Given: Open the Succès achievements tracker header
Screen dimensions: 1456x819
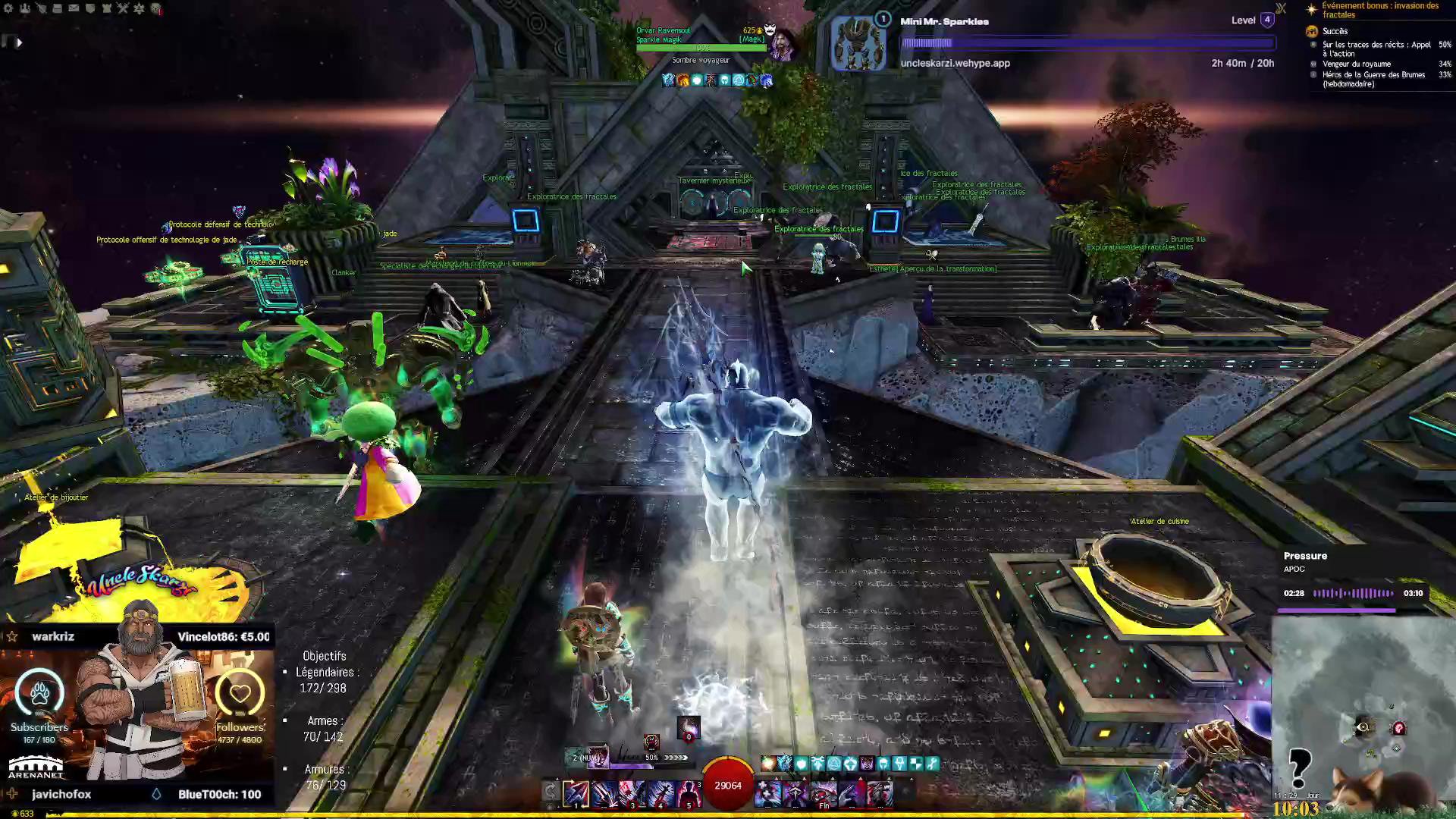Looking at the screenshot, I should pos(1335,31).
